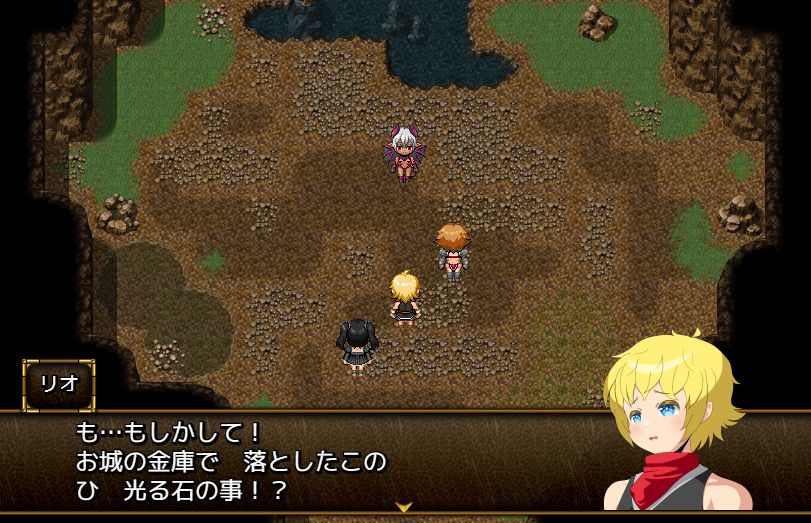Advance the dialogue message window text

coord(300,462)
